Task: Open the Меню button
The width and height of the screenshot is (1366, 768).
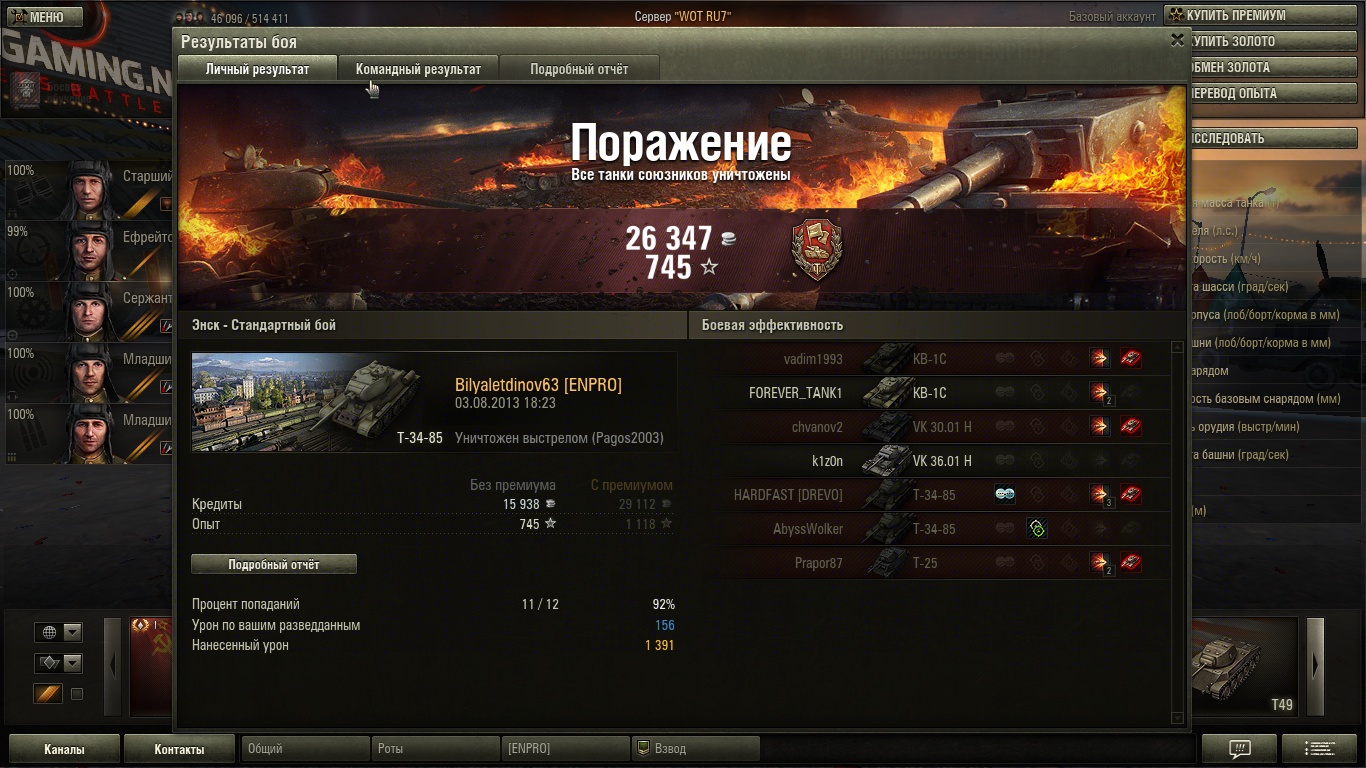Action: coord(40,17)
